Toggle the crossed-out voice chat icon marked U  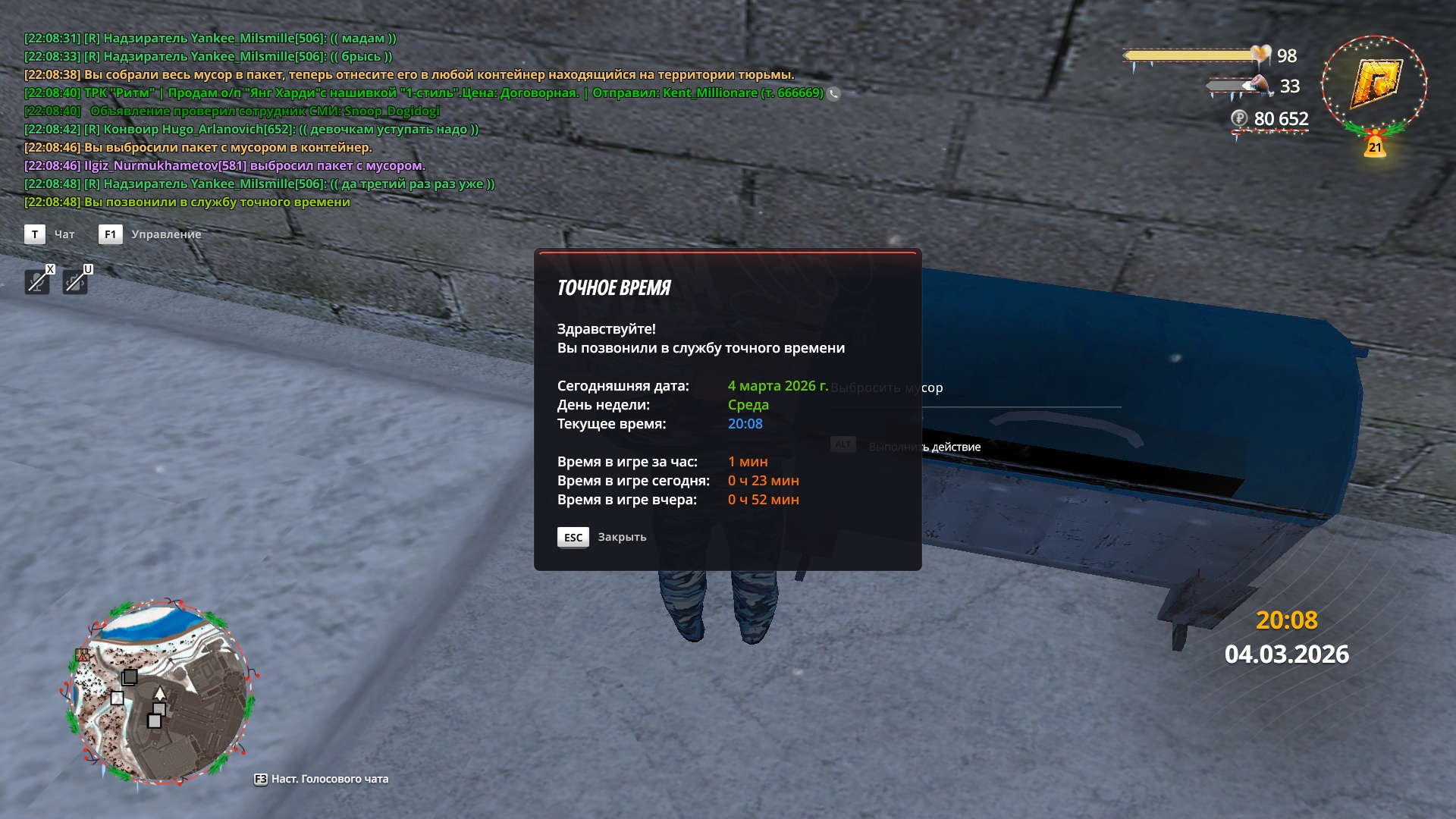74,282
